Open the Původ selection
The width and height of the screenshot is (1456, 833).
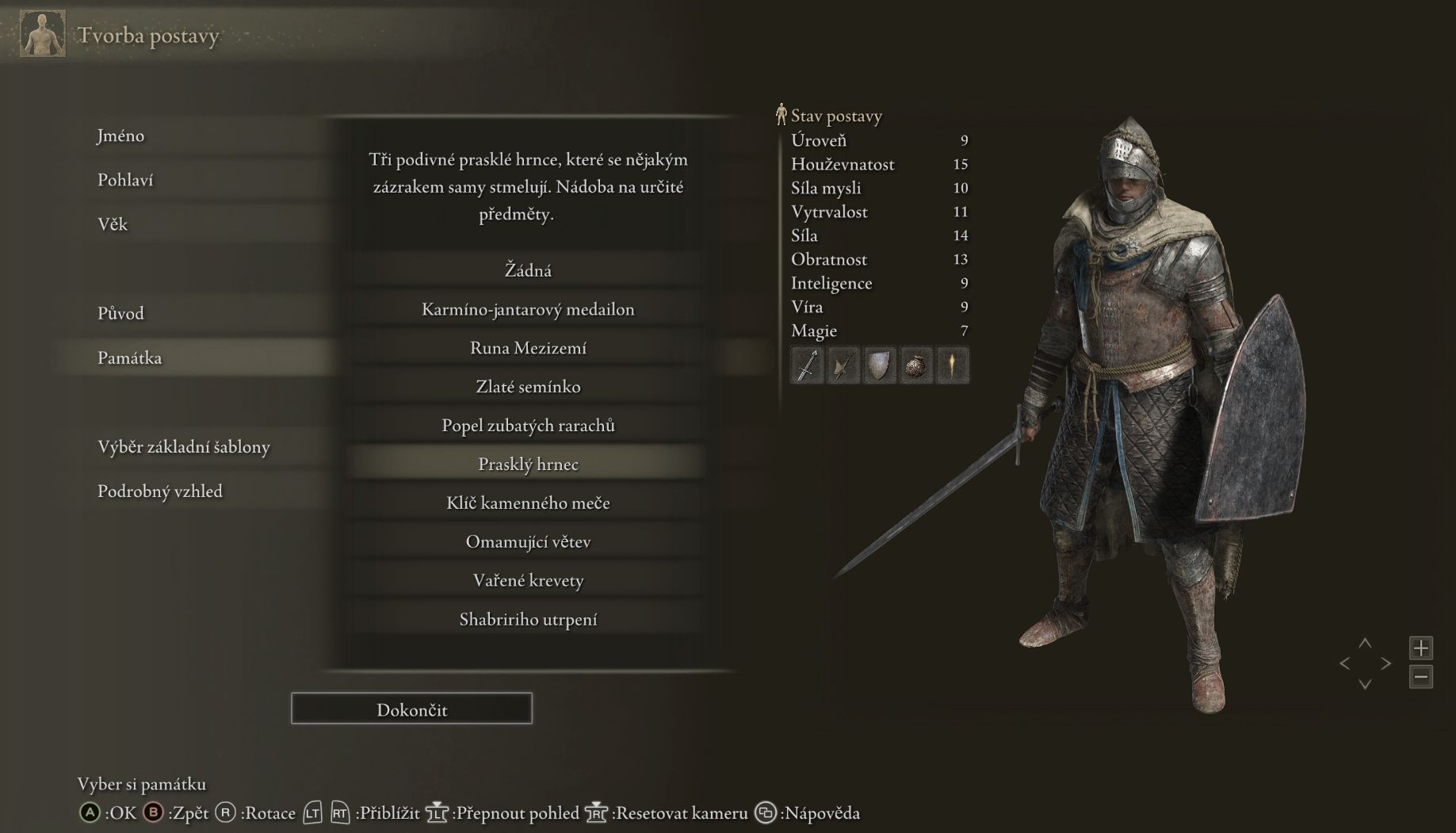pos(120,313)
